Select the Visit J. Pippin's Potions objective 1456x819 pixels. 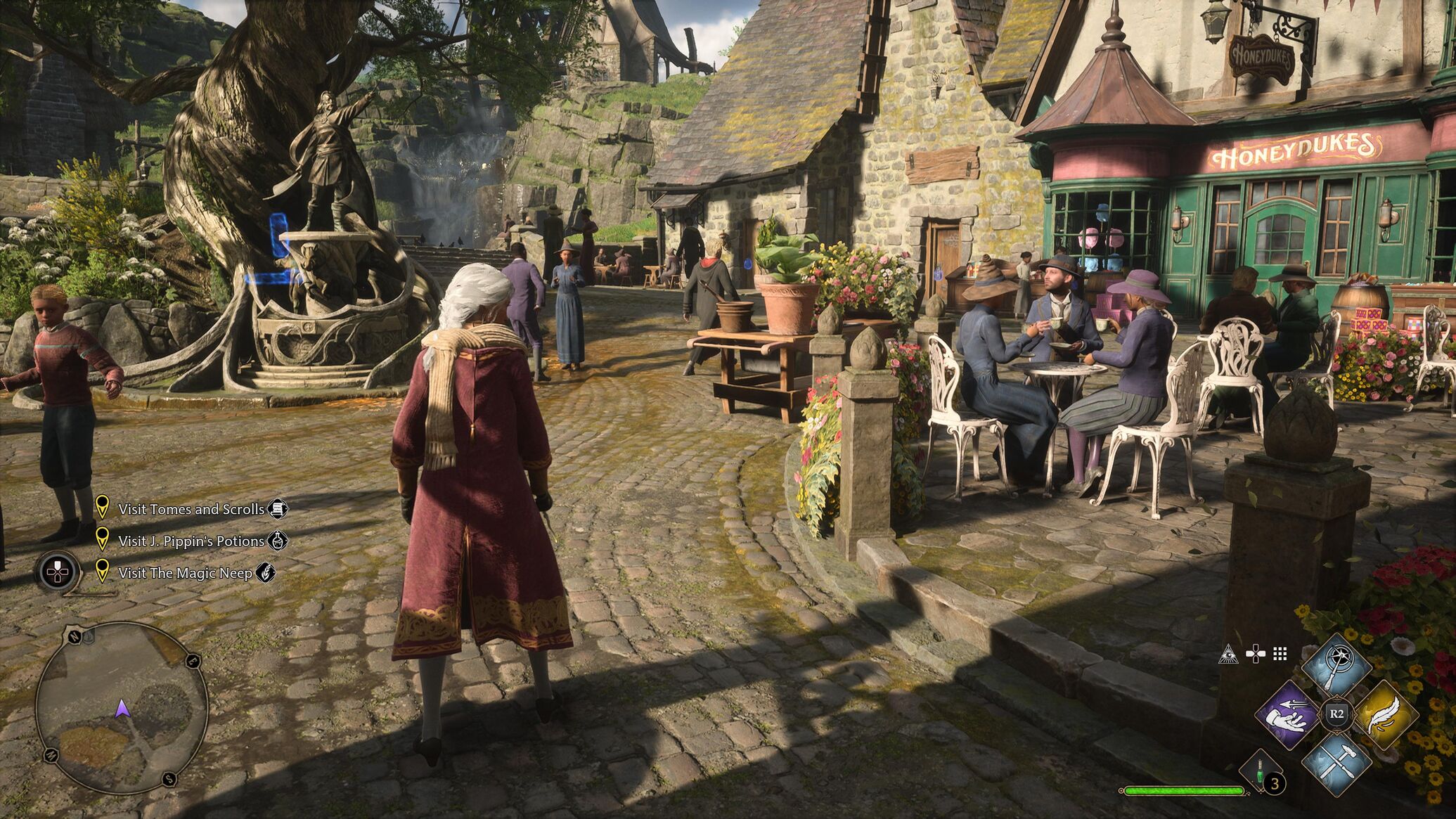(x=191, y=541)
